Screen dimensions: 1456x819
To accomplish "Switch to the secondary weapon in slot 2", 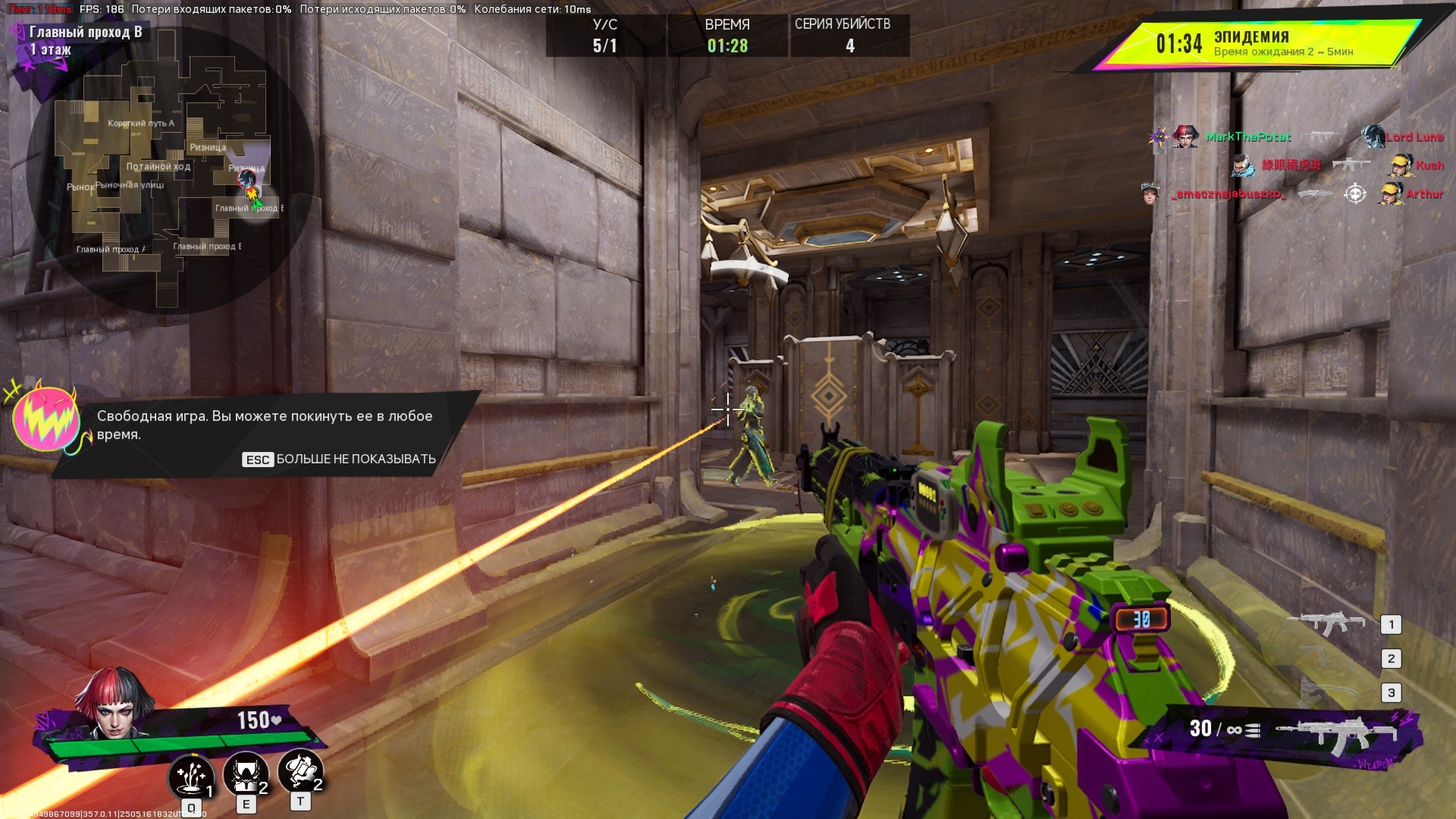I will click(1326, 658).
